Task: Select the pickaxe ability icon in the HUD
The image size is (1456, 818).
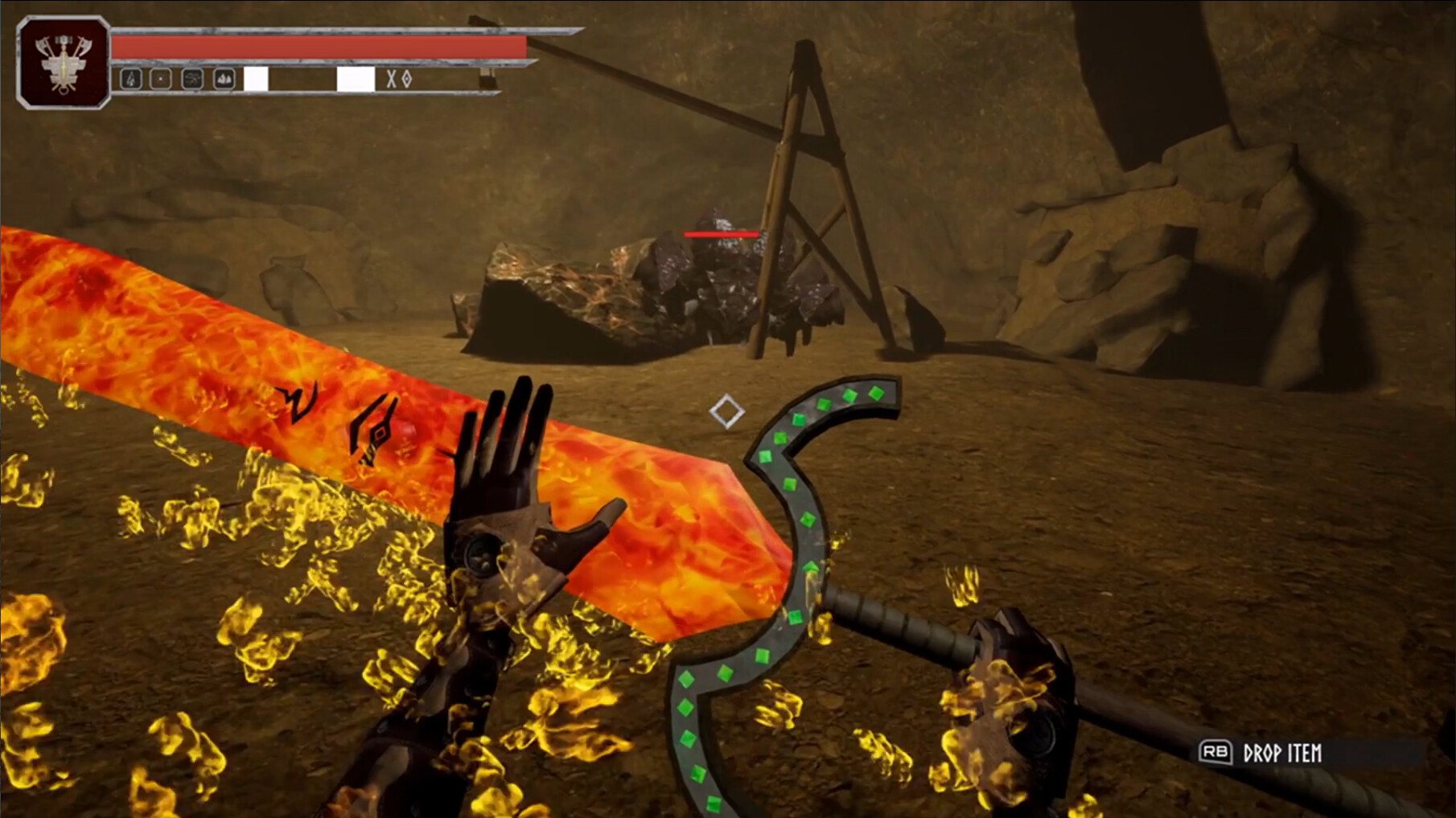Action: coord(130,78)
